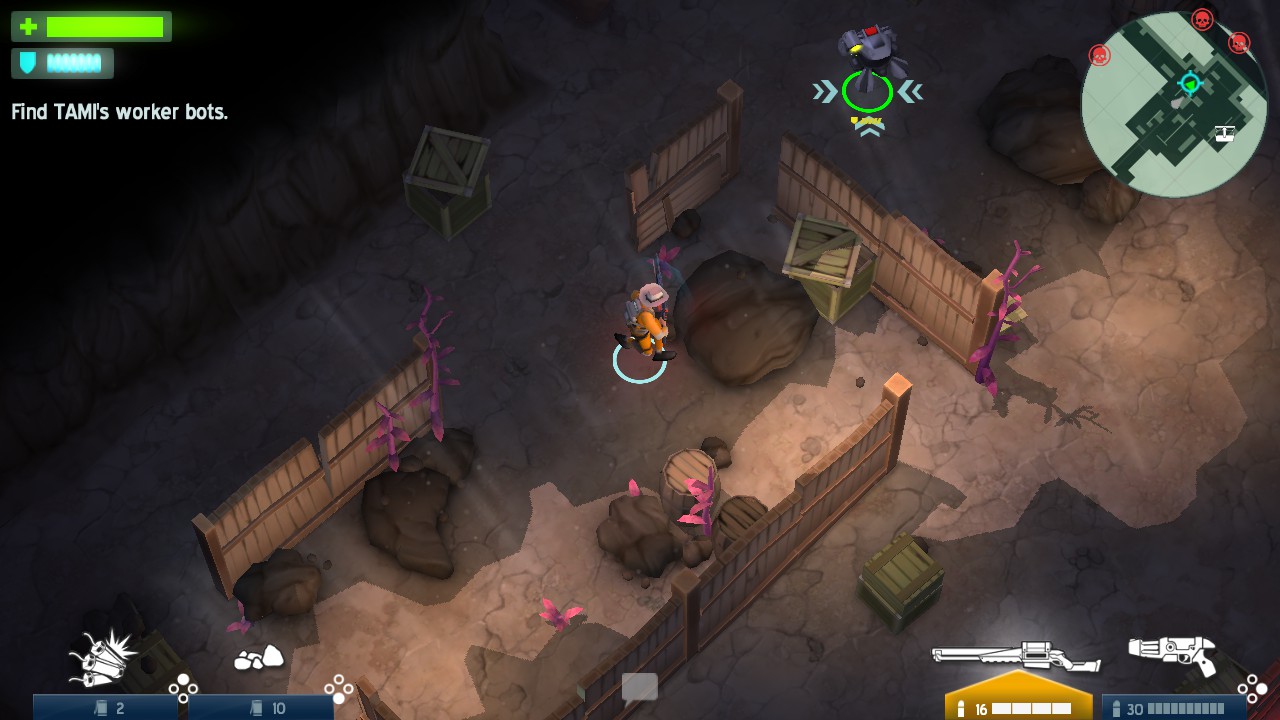1280x720 pixels.
Task: Click the bullet icon on the shotgun ammo counter
Action: [x=1117, y=706]
